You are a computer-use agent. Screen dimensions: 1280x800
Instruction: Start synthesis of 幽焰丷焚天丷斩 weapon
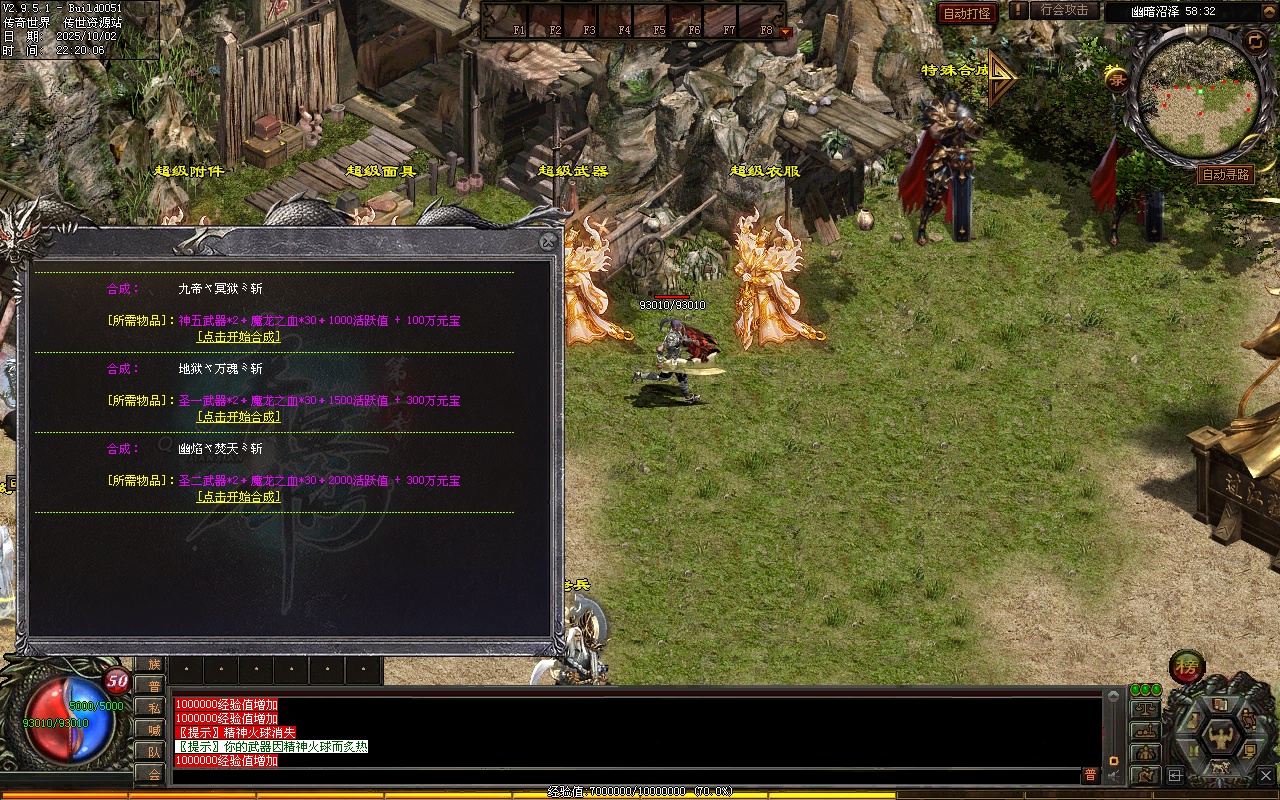coord(238,497)
